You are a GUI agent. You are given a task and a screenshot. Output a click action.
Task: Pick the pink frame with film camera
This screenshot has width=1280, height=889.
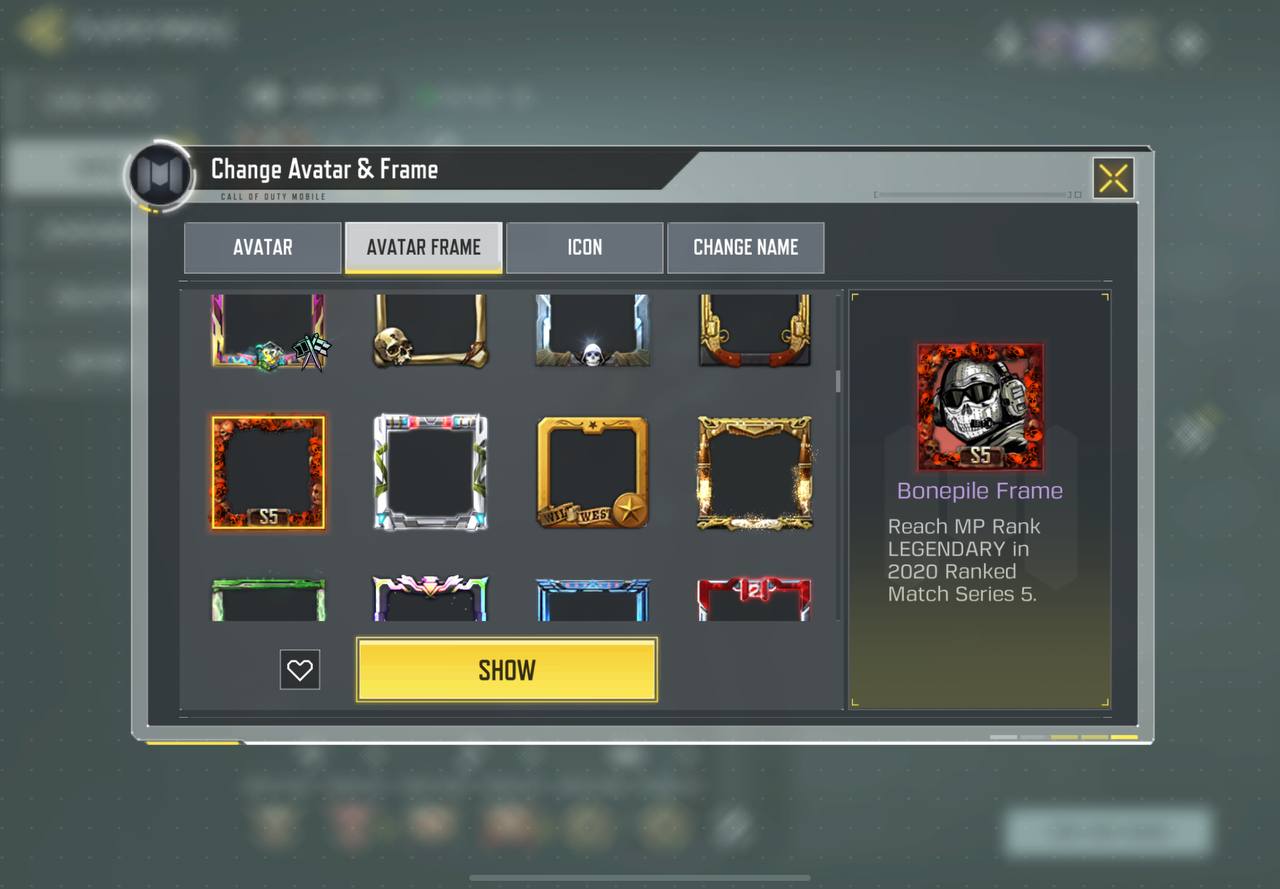(268, 330)
